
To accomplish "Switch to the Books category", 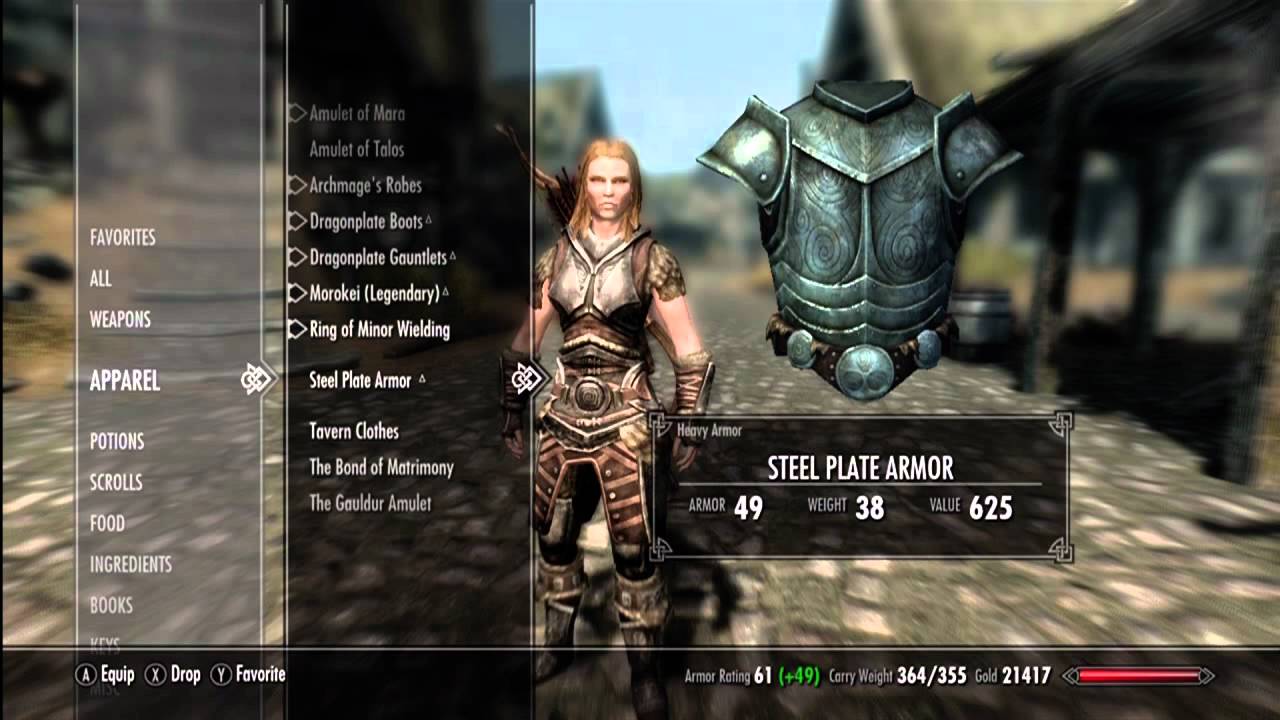I will tap(111, 606).
